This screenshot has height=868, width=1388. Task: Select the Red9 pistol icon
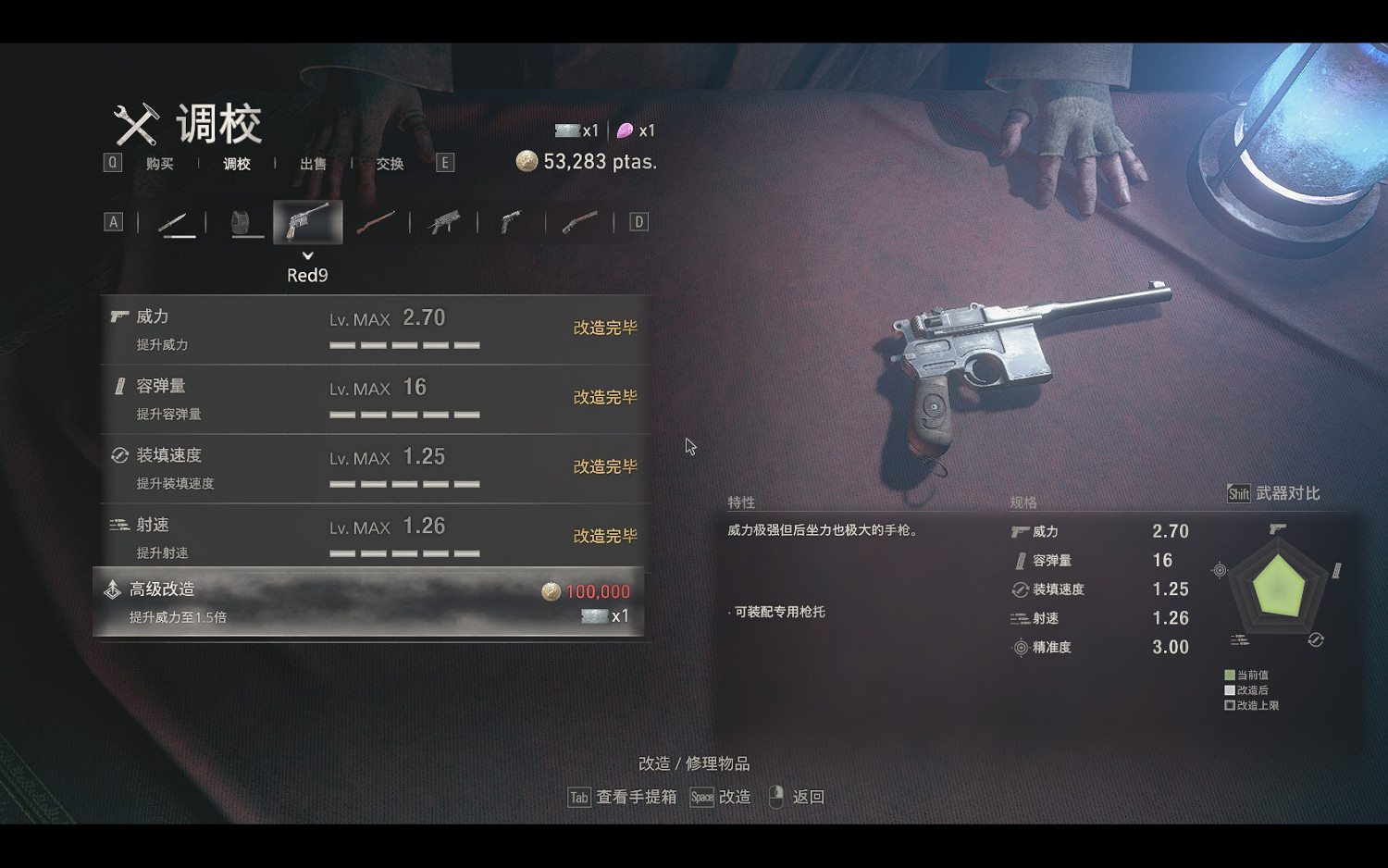coord(306,221)
